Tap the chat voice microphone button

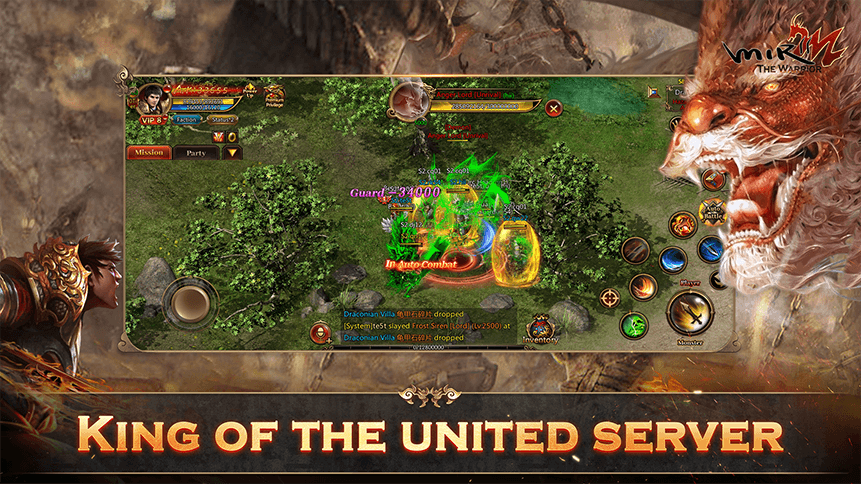(320, 334)
